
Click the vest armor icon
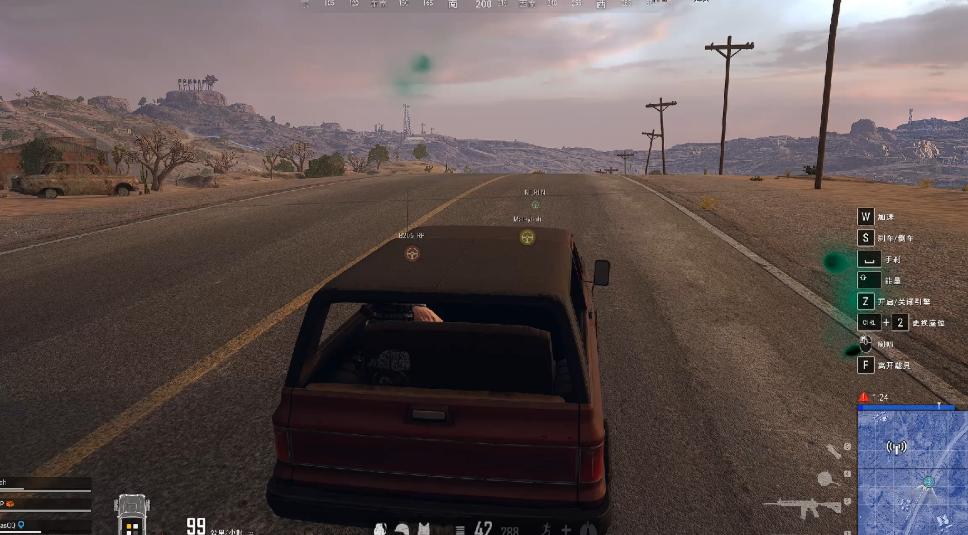(423, 528)
